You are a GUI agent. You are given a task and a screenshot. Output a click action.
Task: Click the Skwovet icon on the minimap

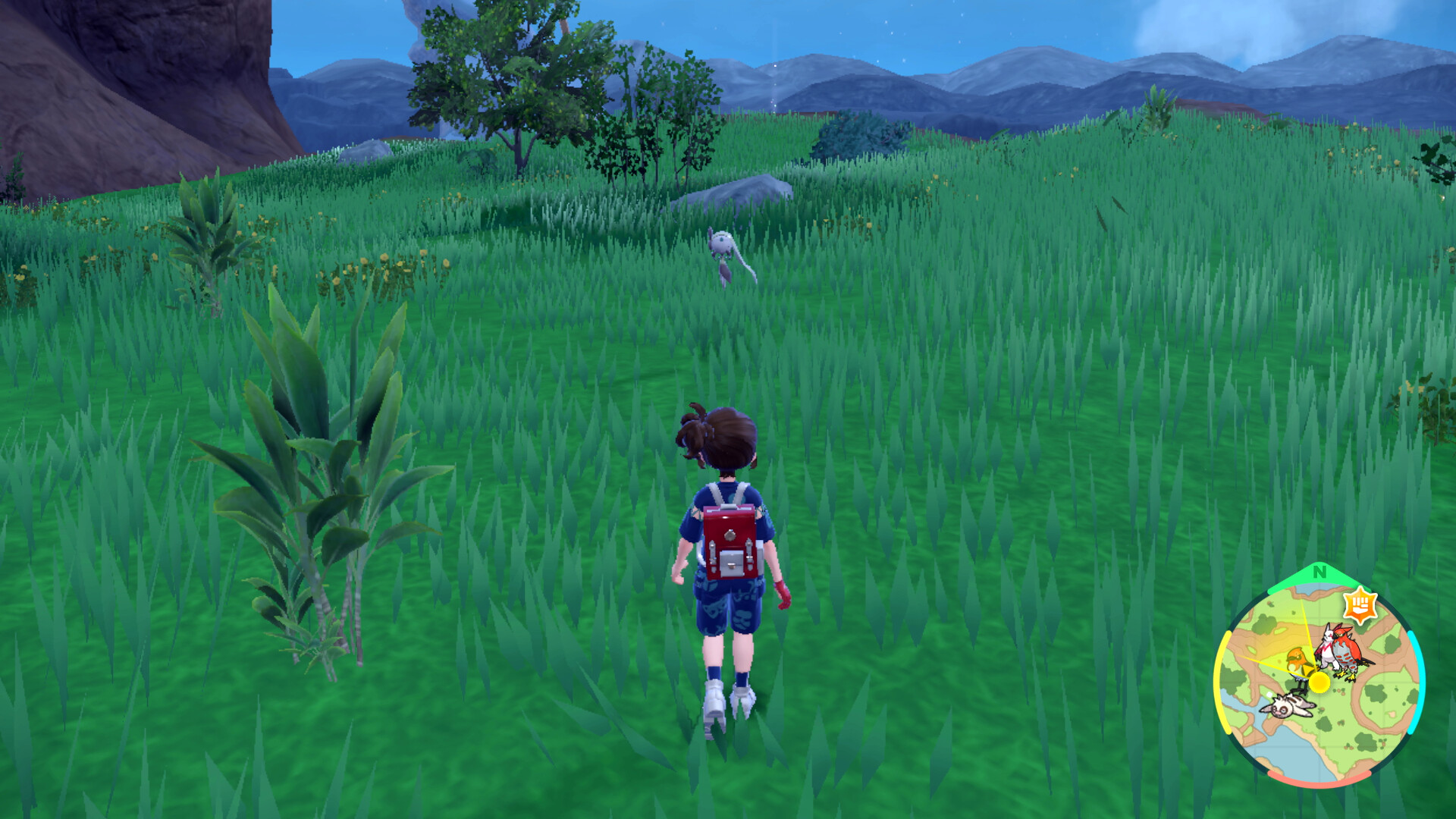[x=1286, y=705]
